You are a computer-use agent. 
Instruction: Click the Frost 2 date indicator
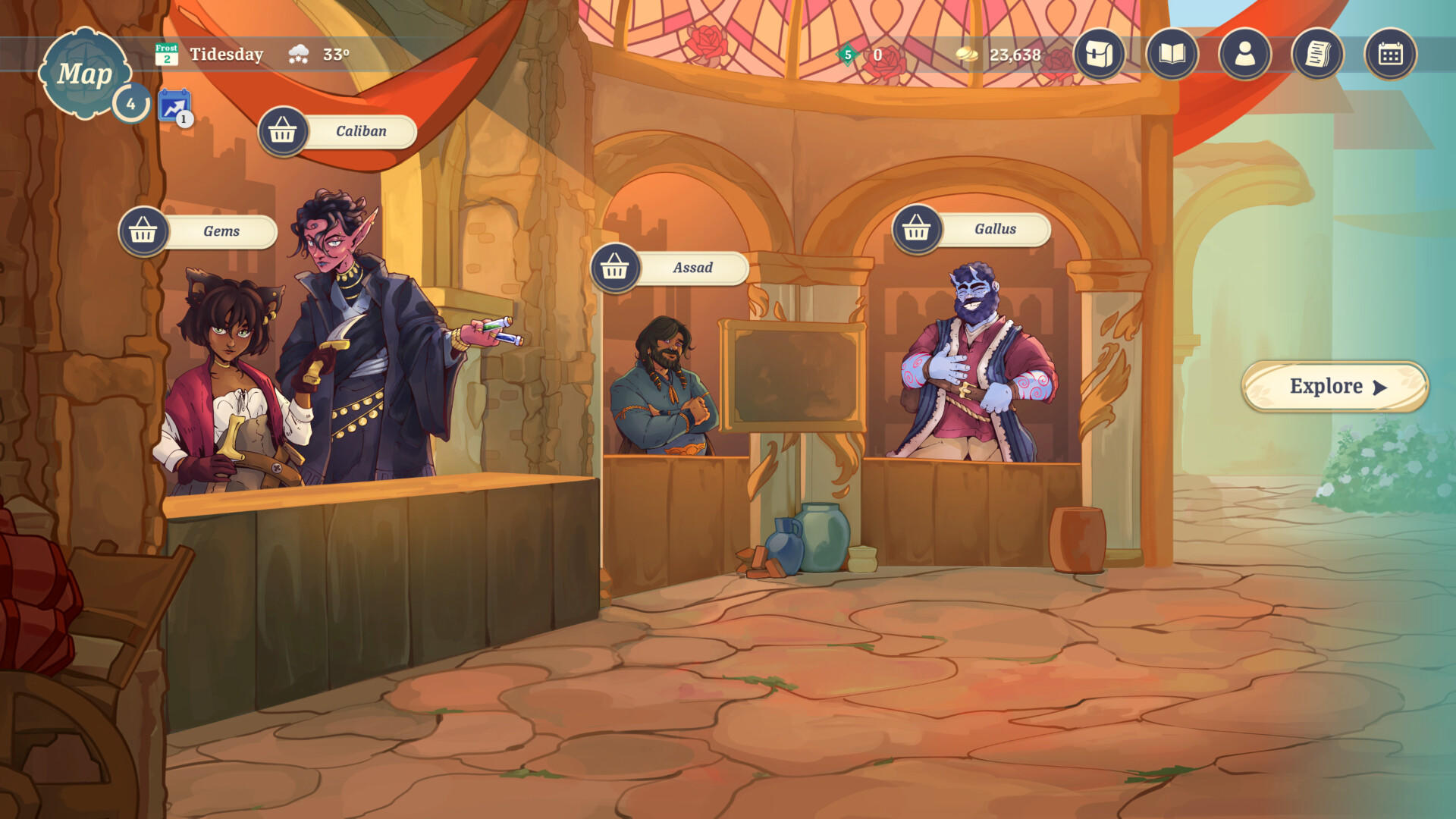167,54
